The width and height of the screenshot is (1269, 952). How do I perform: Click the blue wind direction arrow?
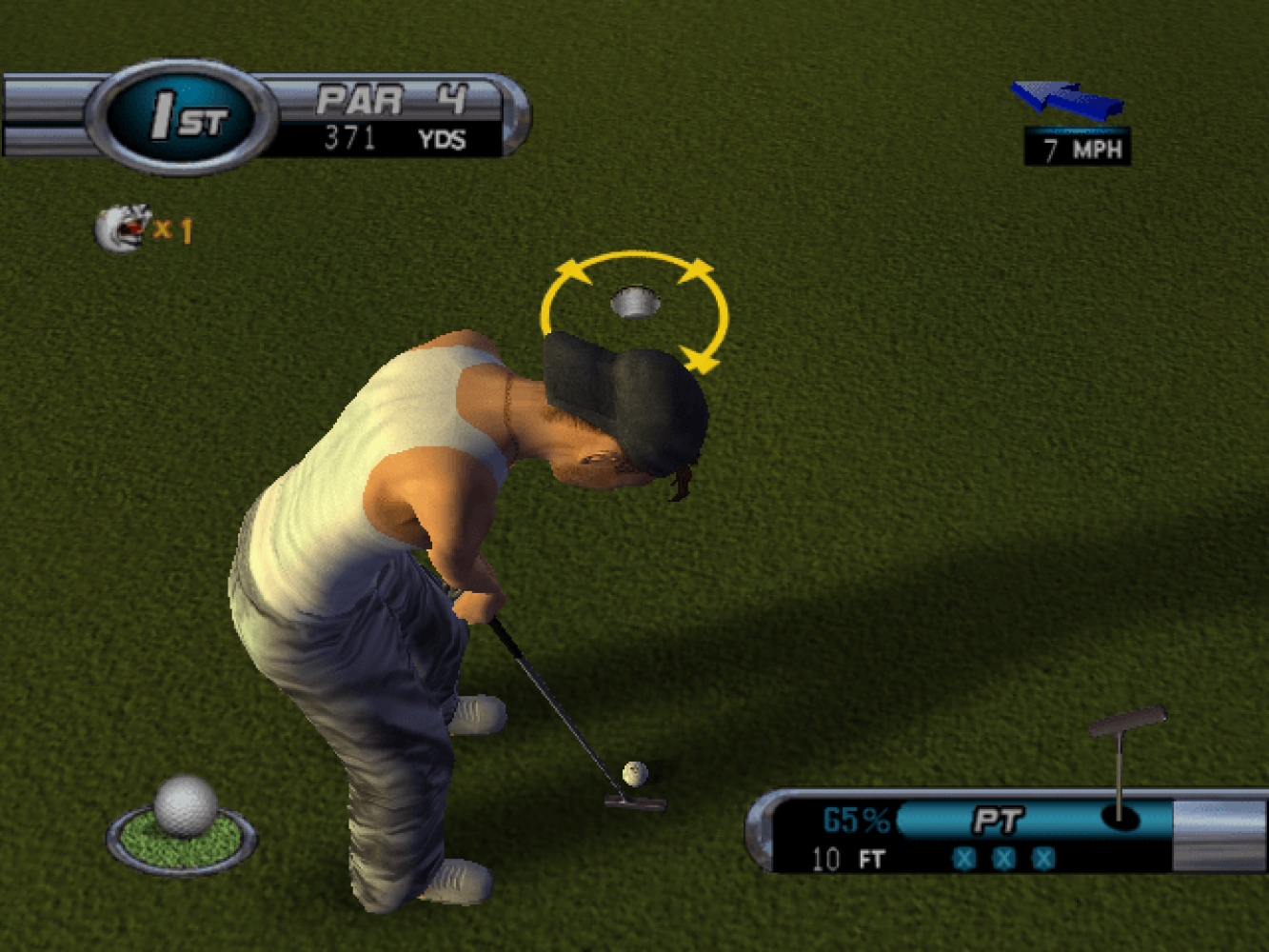point(1067,100)
